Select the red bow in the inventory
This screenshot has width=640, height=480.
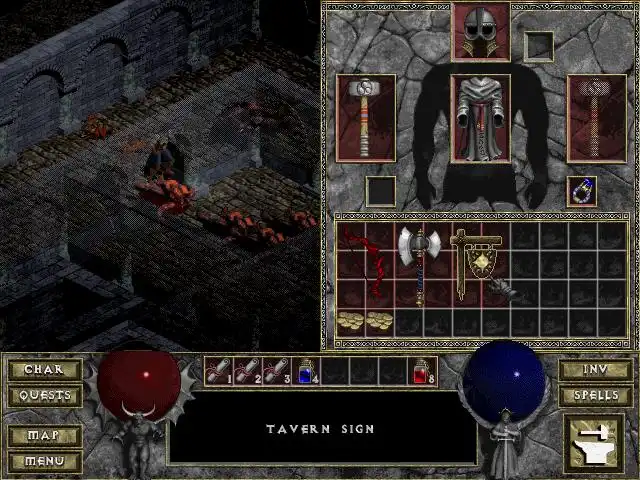pyautogui.click(x=364, y=264)
